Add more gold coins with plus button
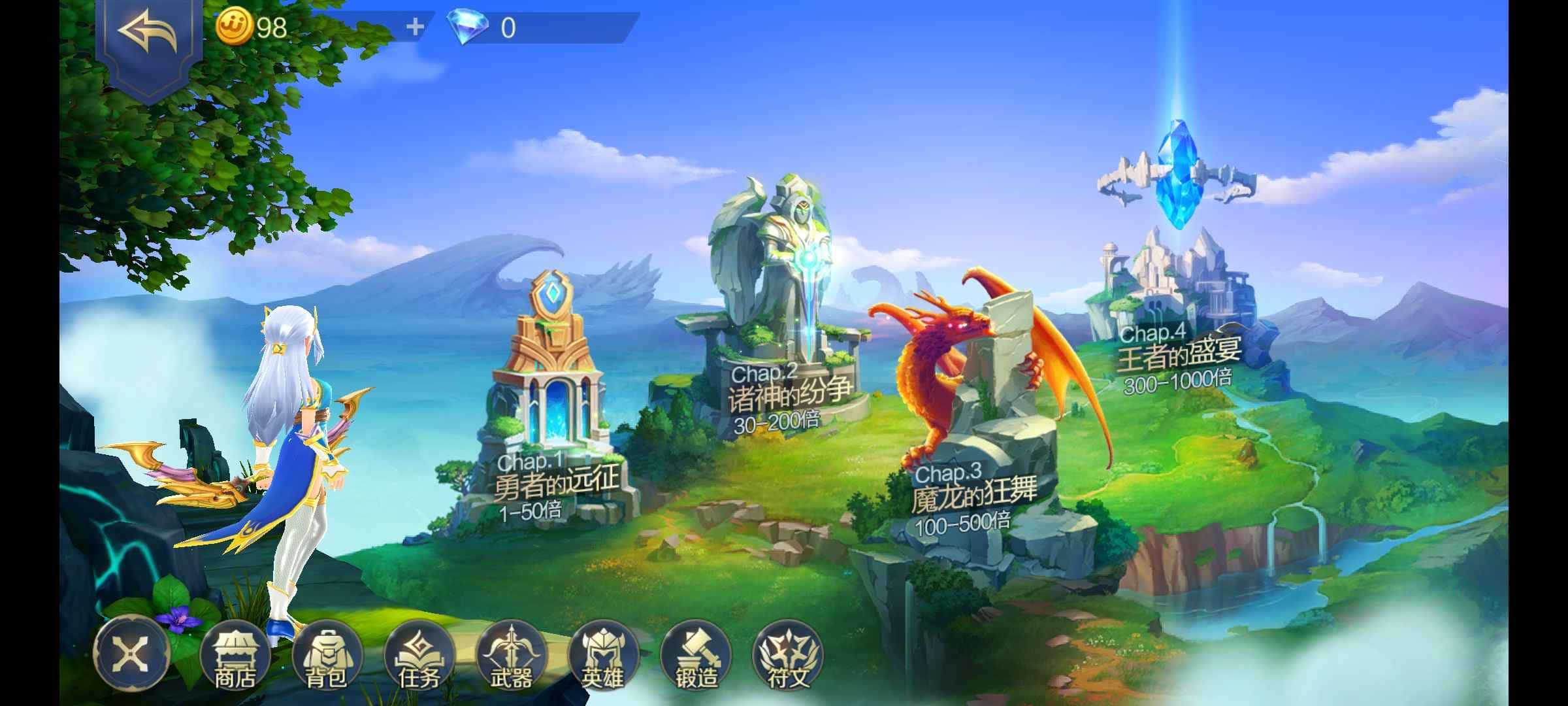 tap(415, 27)
